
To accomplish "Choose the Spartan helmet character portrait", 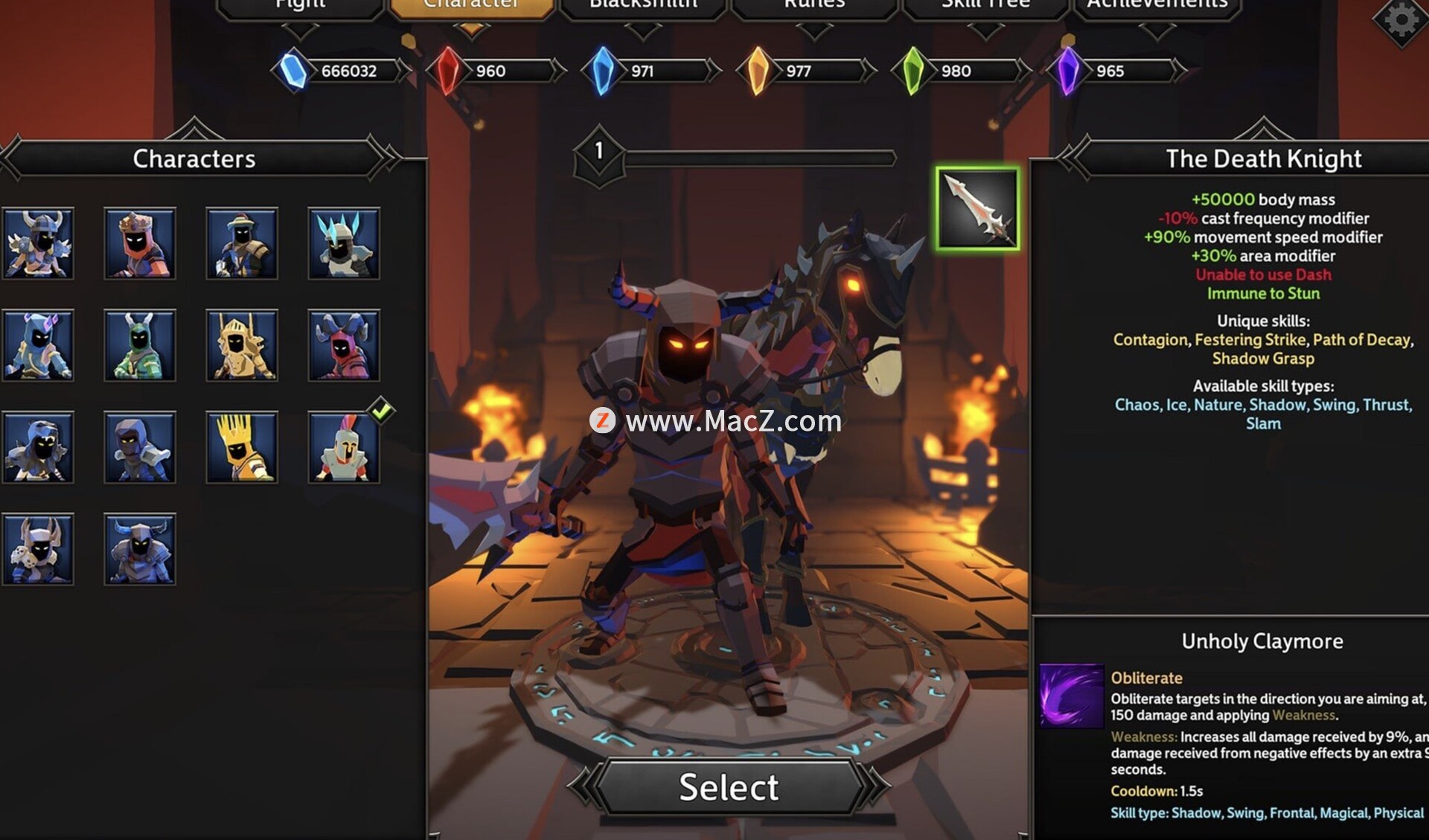I will [x=343, y=448].
